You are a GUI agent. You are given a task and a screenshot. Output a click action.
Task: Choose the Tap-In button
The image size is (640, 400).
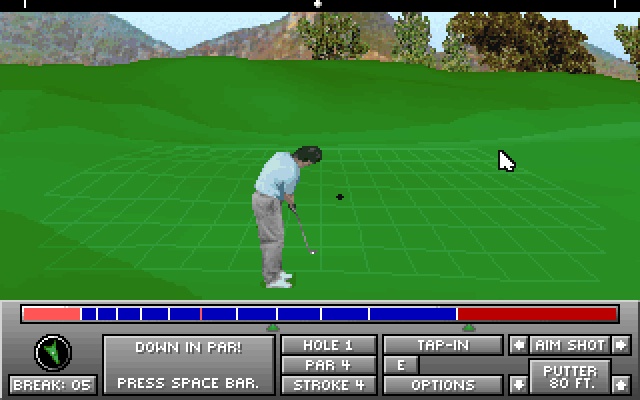[x=443, y=345]
